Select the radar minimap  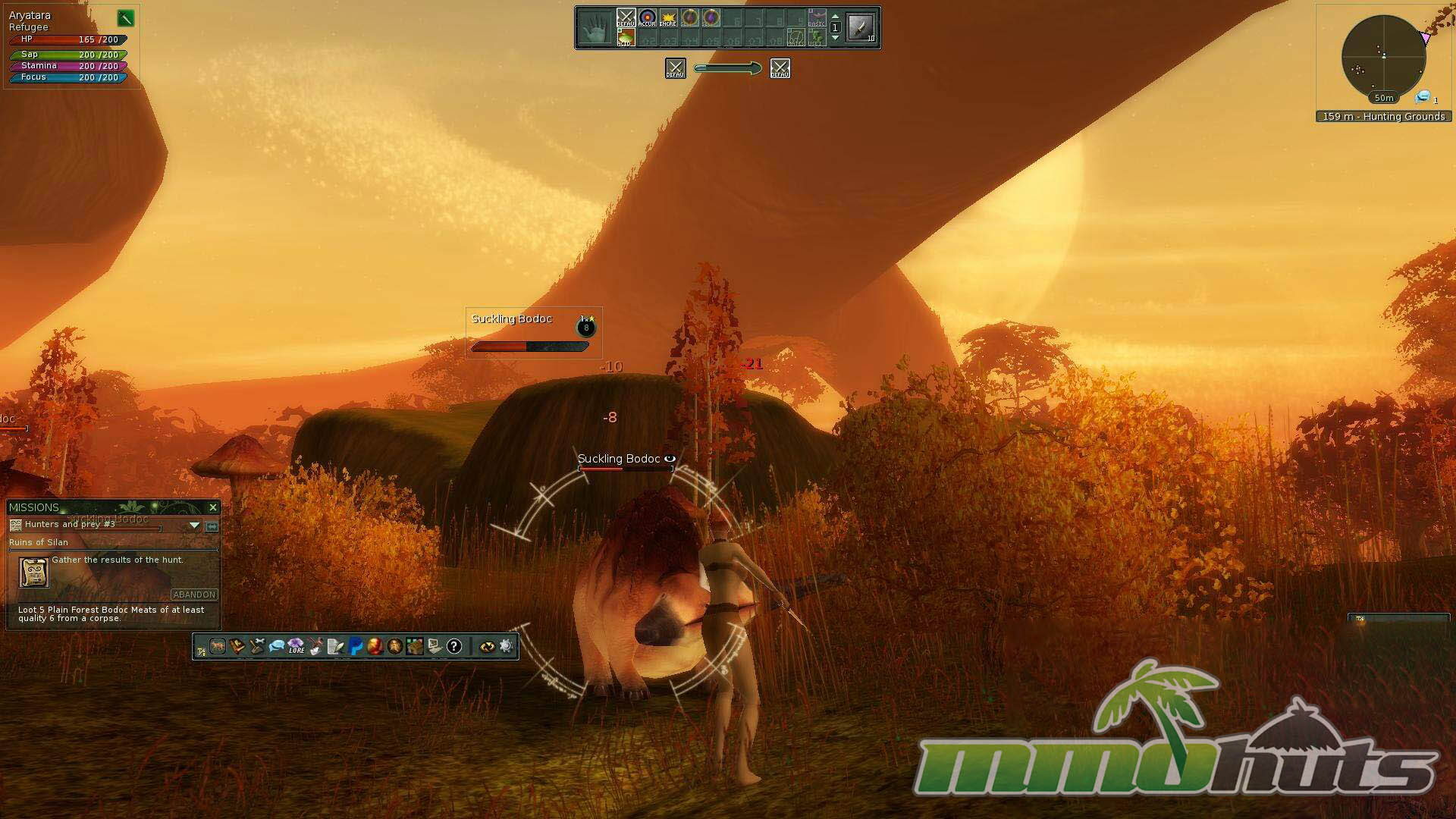tap(1383, 57)
